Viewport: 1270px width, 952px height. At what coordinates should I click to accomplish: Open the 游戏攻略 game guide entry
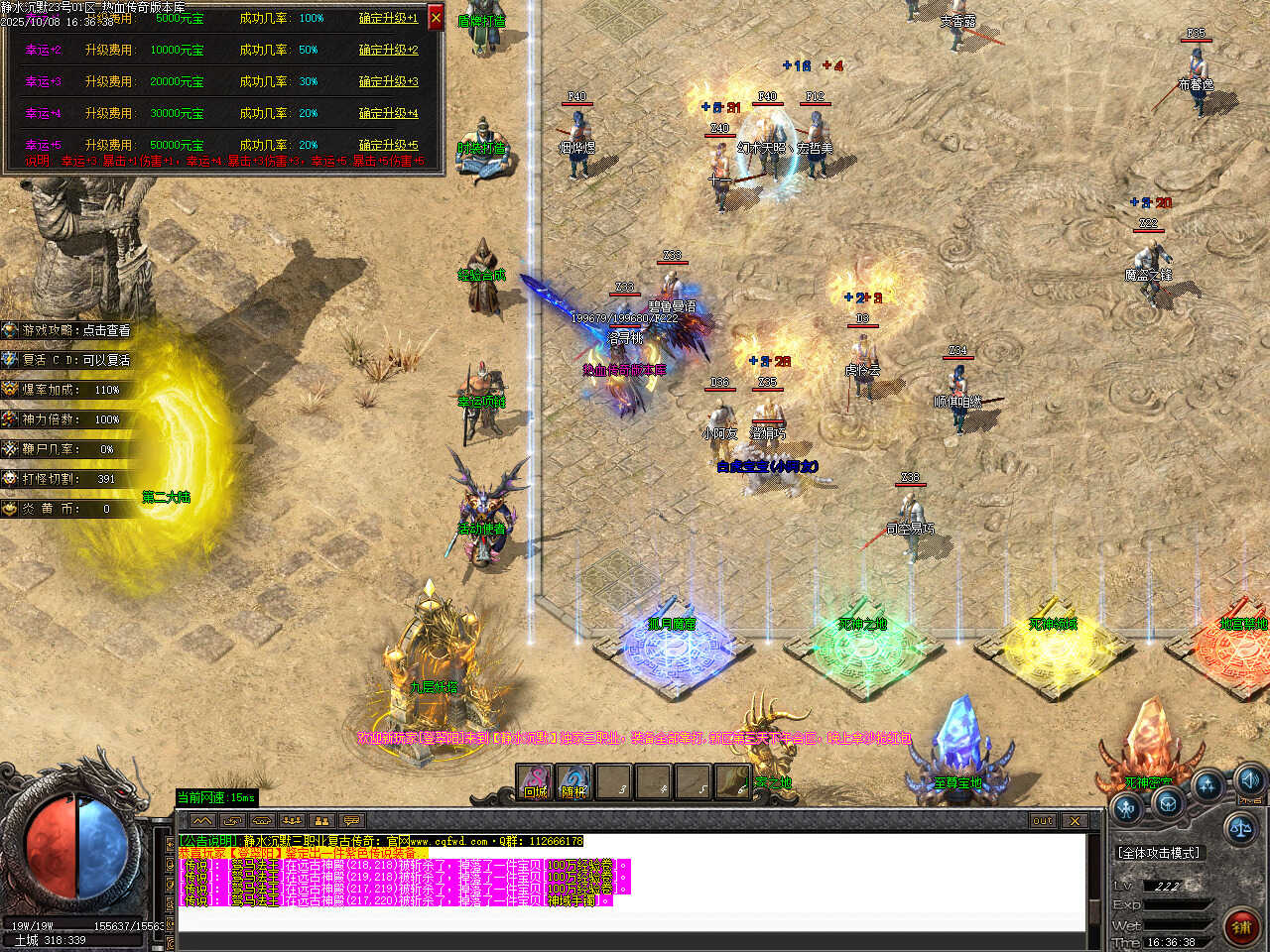(69, 330)
